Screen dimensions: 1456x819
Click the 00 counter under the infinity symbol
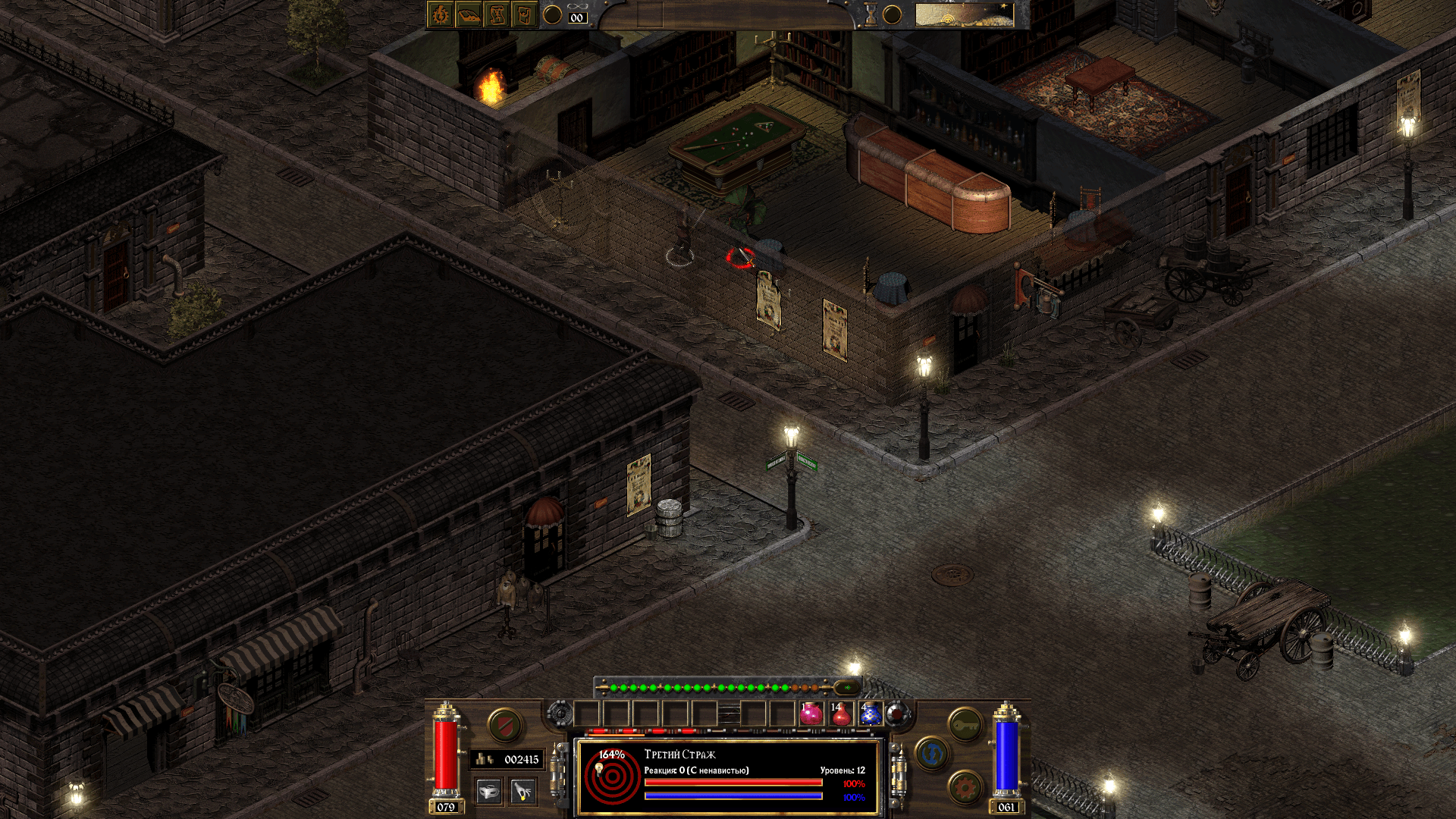(578, 17)
